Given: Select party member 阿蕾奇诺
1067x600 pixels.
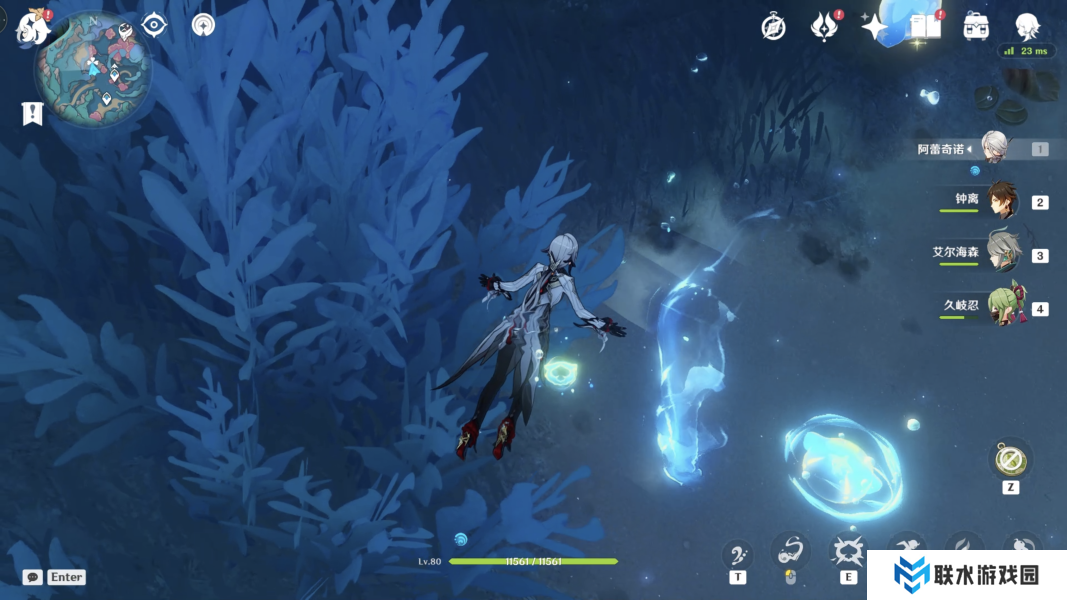Looking at the screenshot, I should click(993, 148).
